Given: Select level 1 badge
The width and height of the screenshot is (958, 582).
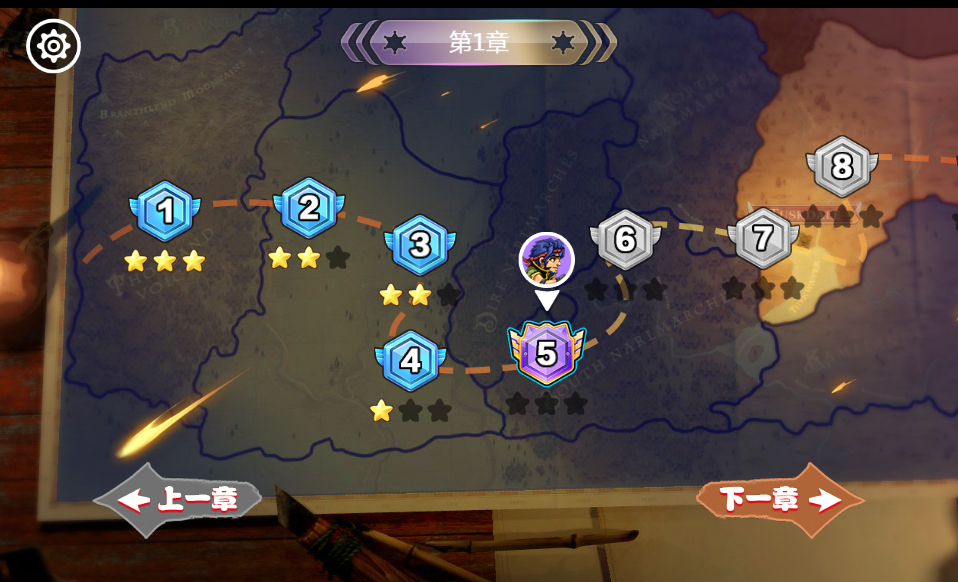Looking at the screenshot, I should point(165,211).
